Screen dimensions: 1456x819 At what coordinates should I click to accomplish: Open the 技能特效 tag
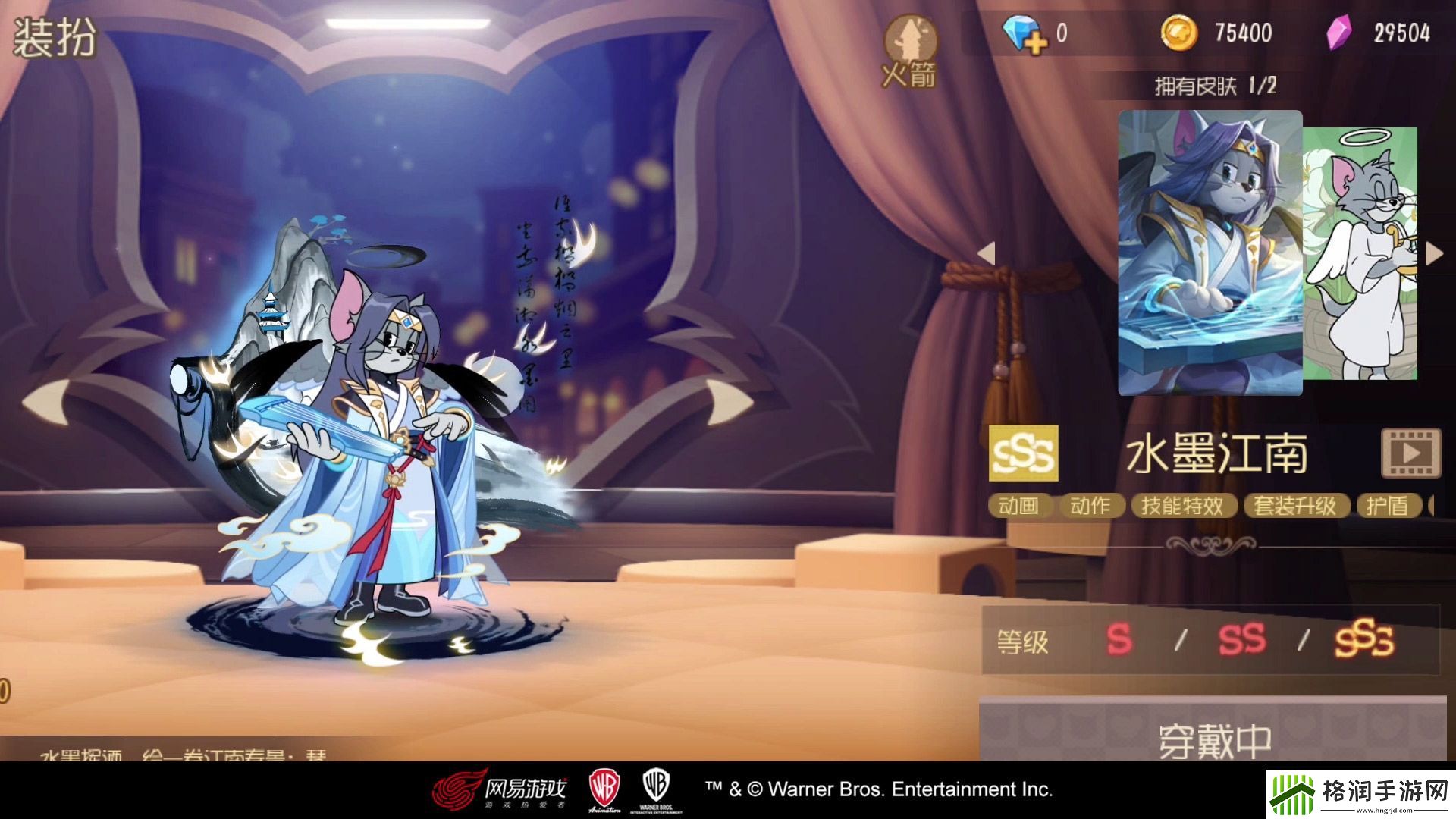[x=1182, y=506]
